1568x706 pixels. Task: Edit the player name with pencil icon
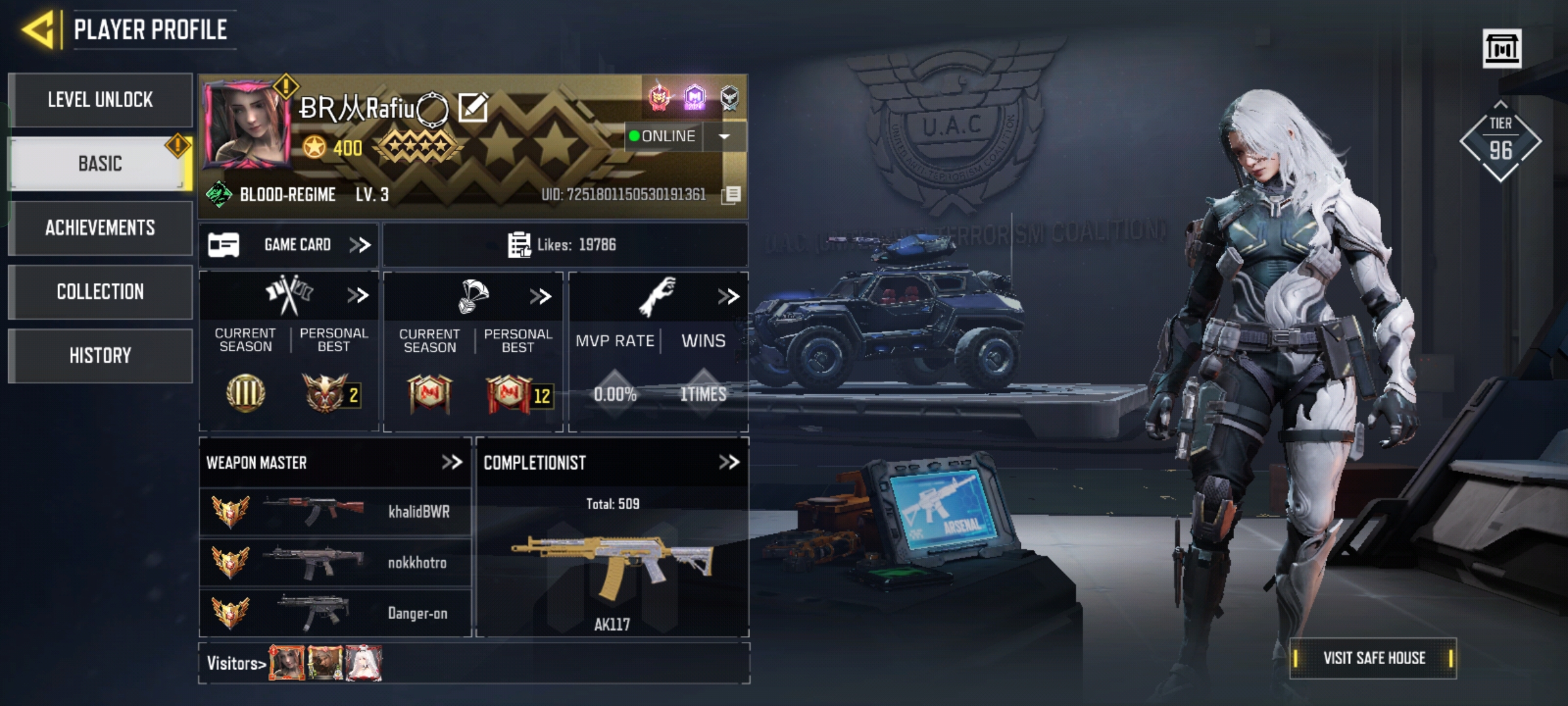473,108
